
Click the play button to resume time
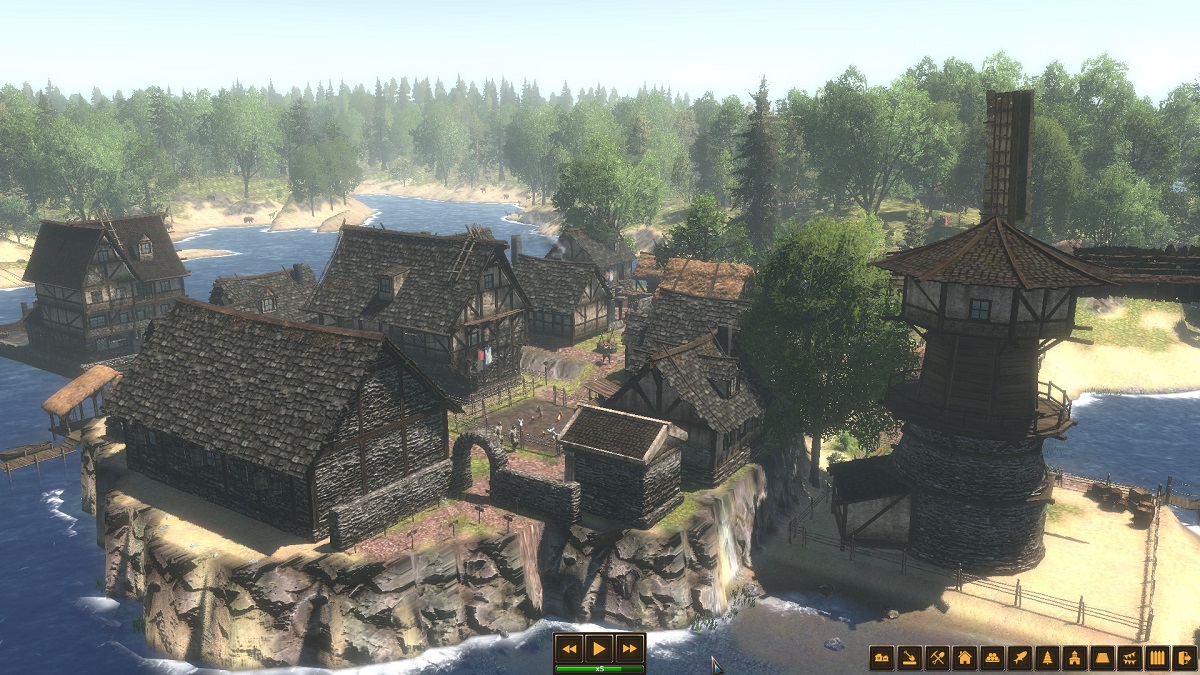[599, 648]
